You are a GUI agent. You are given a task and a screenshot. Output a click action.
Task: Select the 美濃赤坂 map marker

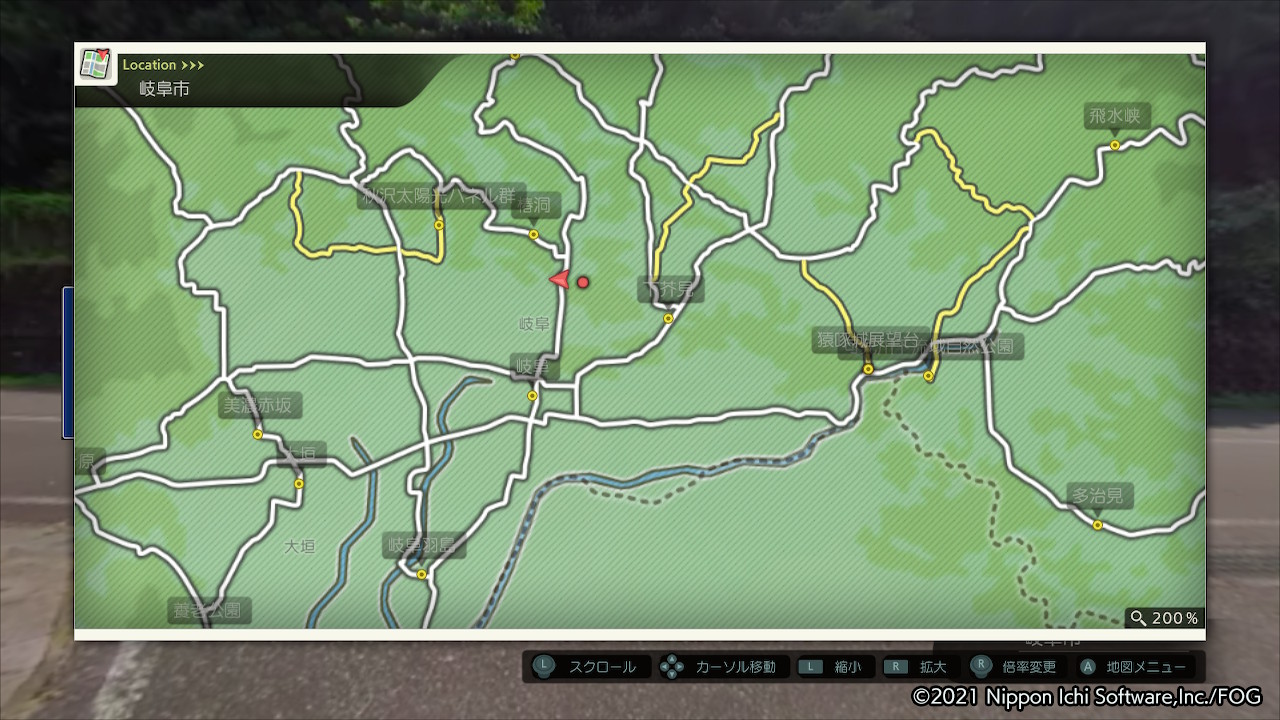pos(258,434)
